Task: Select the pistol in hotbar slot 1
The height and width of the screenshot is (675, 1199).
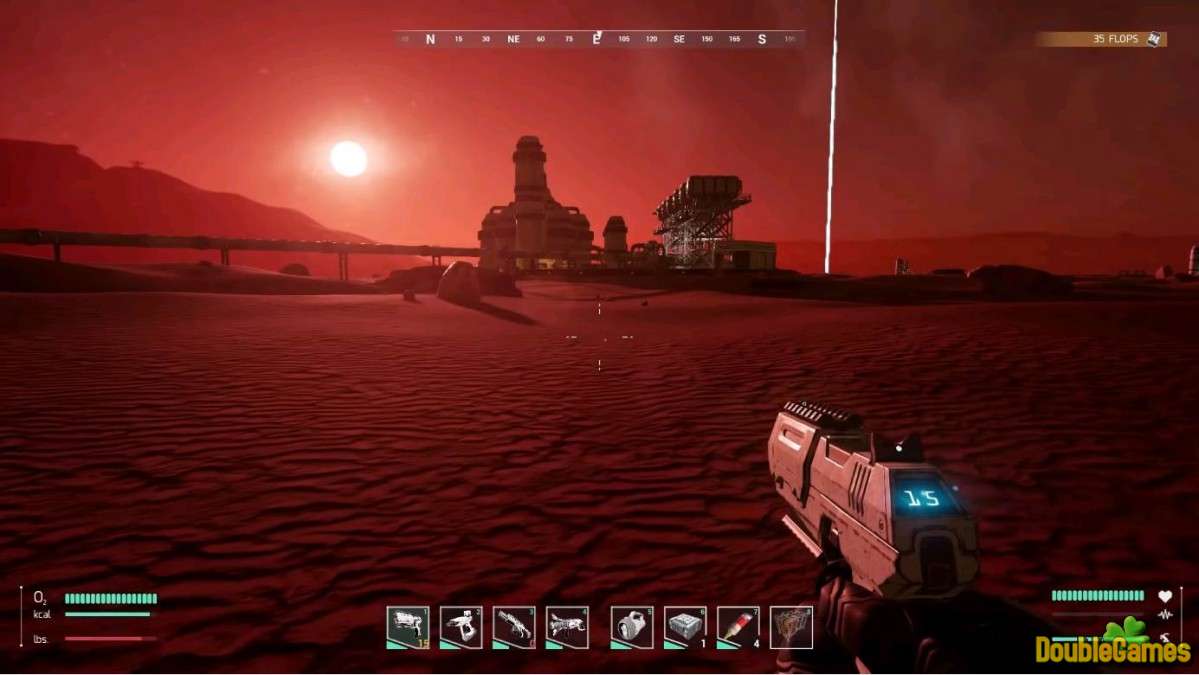Action: tap(408, 627)
